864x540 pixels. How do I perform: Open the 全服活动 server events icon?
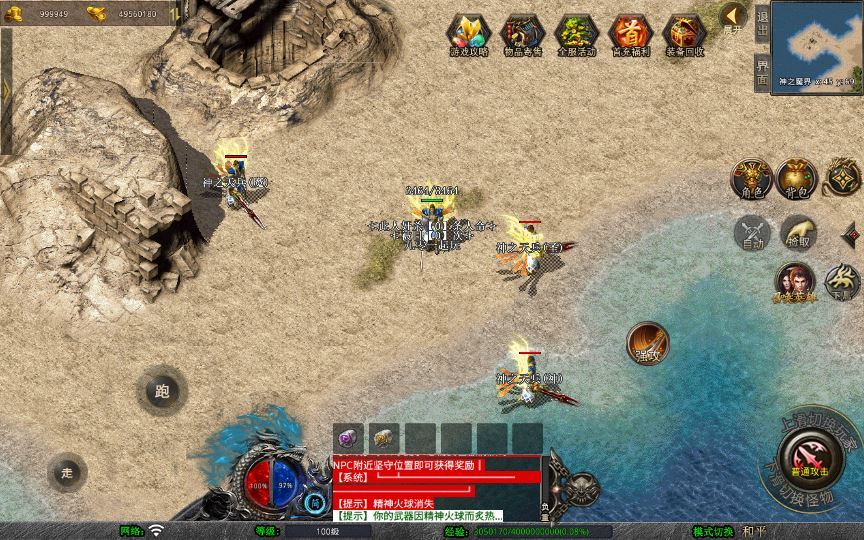point(576,35)
